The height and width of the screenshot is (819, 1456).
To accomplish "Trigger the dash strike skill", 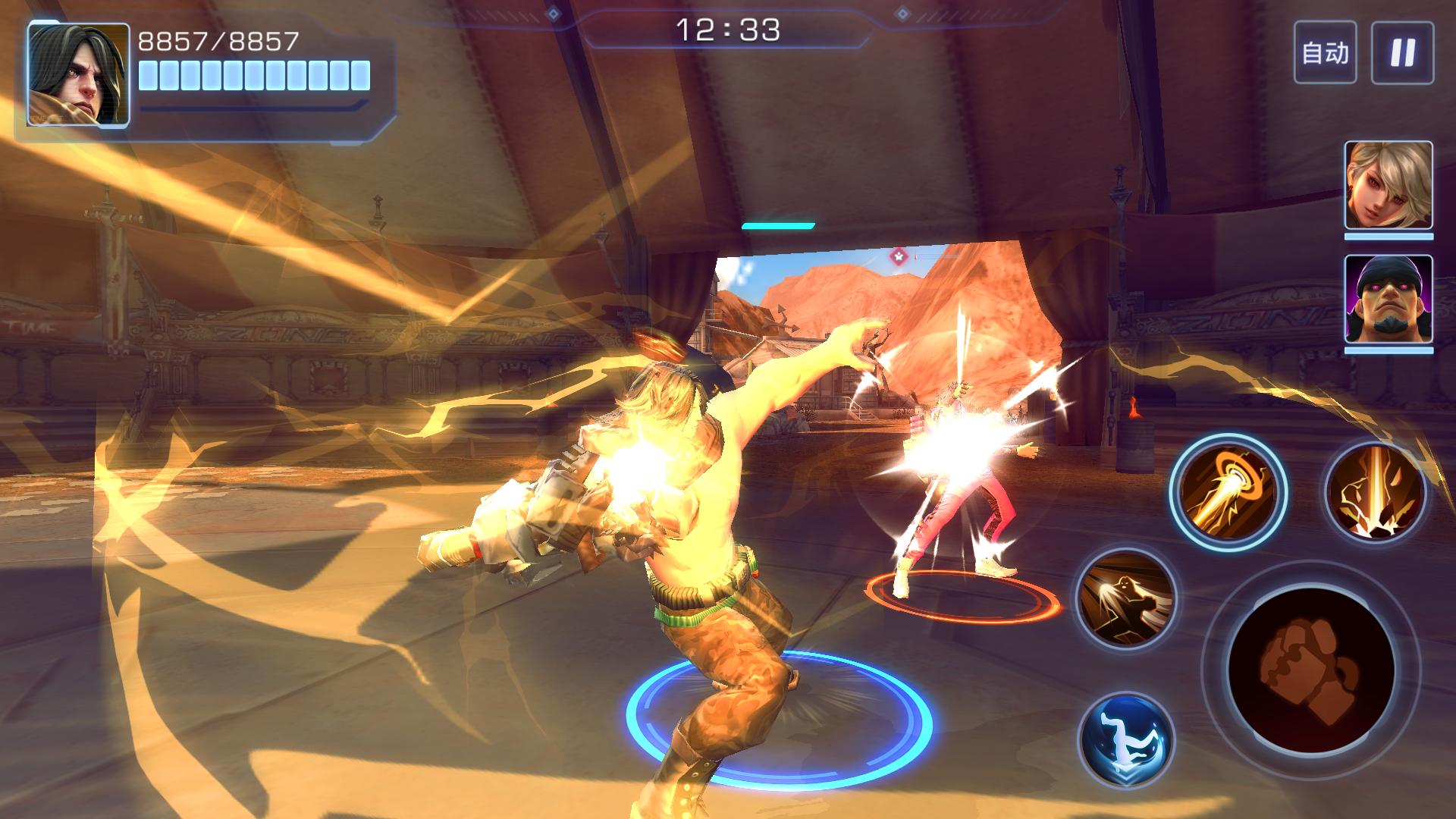I will click(1126, 599).
